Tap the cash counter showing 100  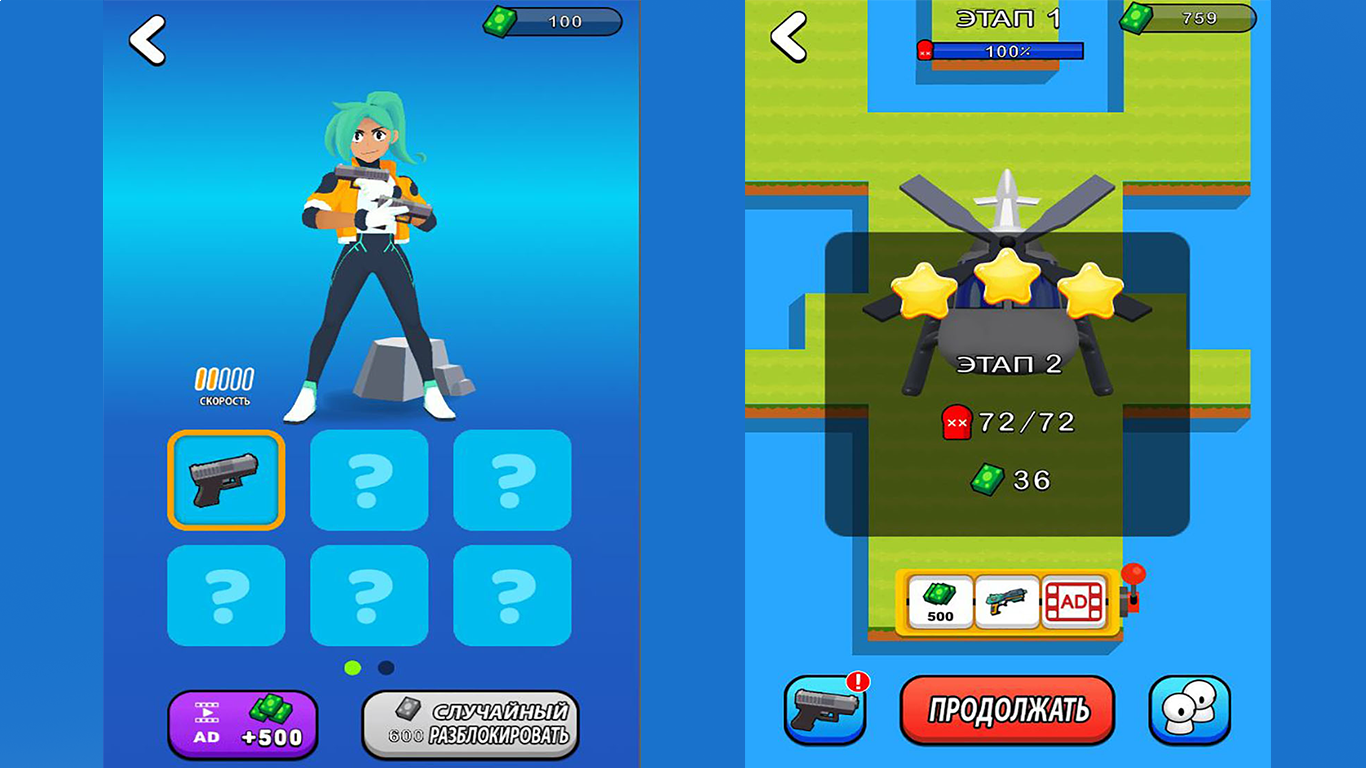click(555, 22)
